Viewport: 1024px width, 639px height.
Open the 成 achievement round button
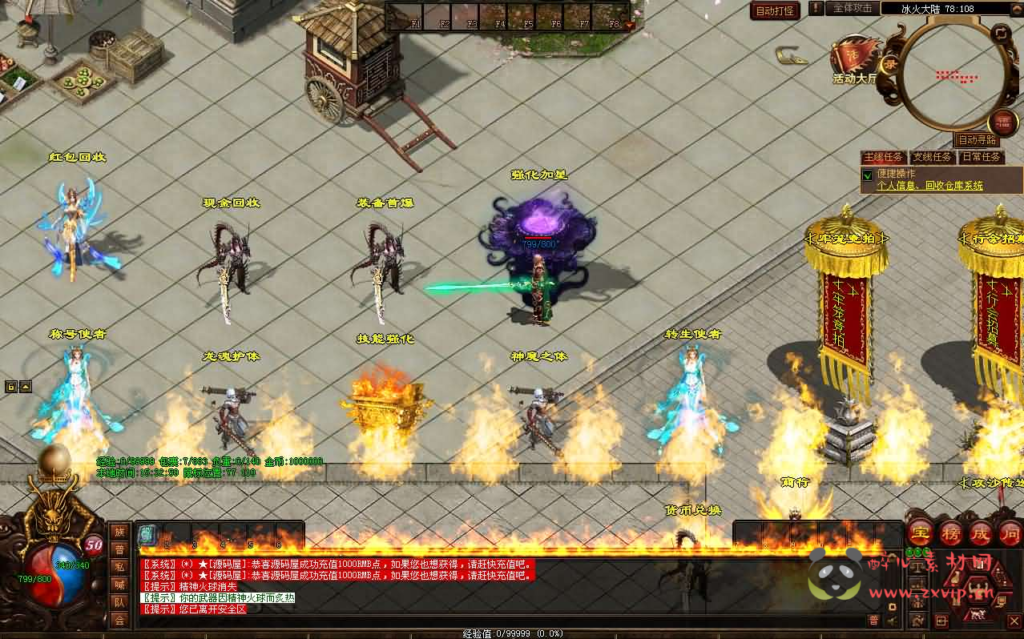[980, 531]
